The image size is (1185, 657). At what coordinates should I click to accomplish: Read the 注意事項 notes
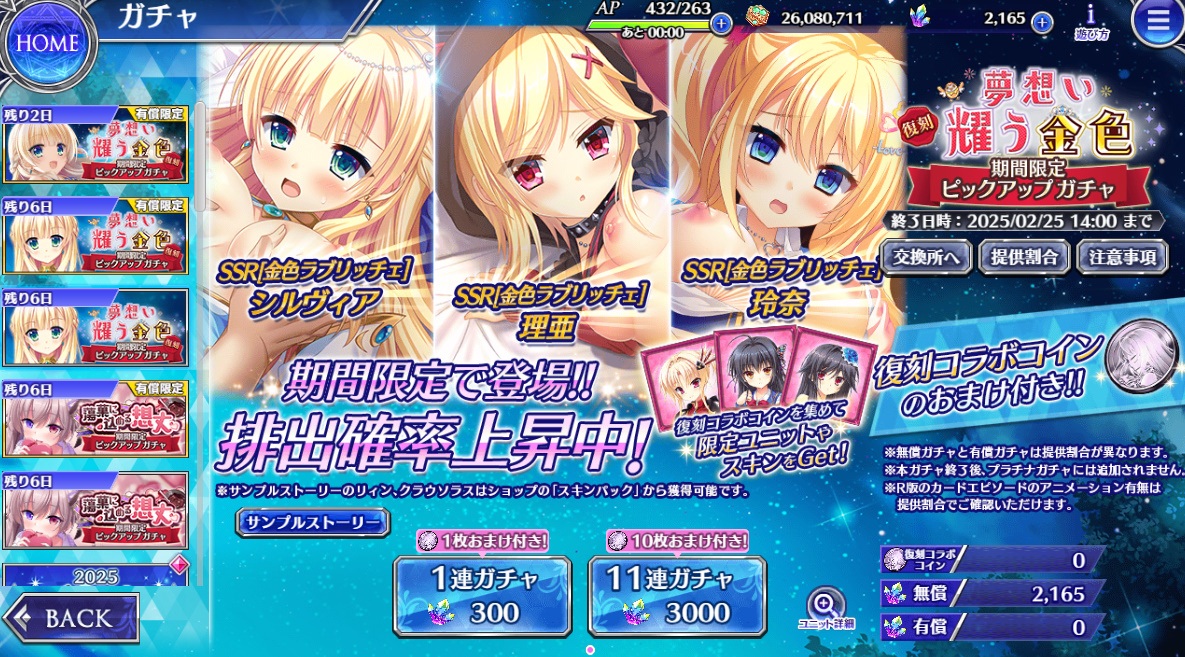coord(1122,257)
